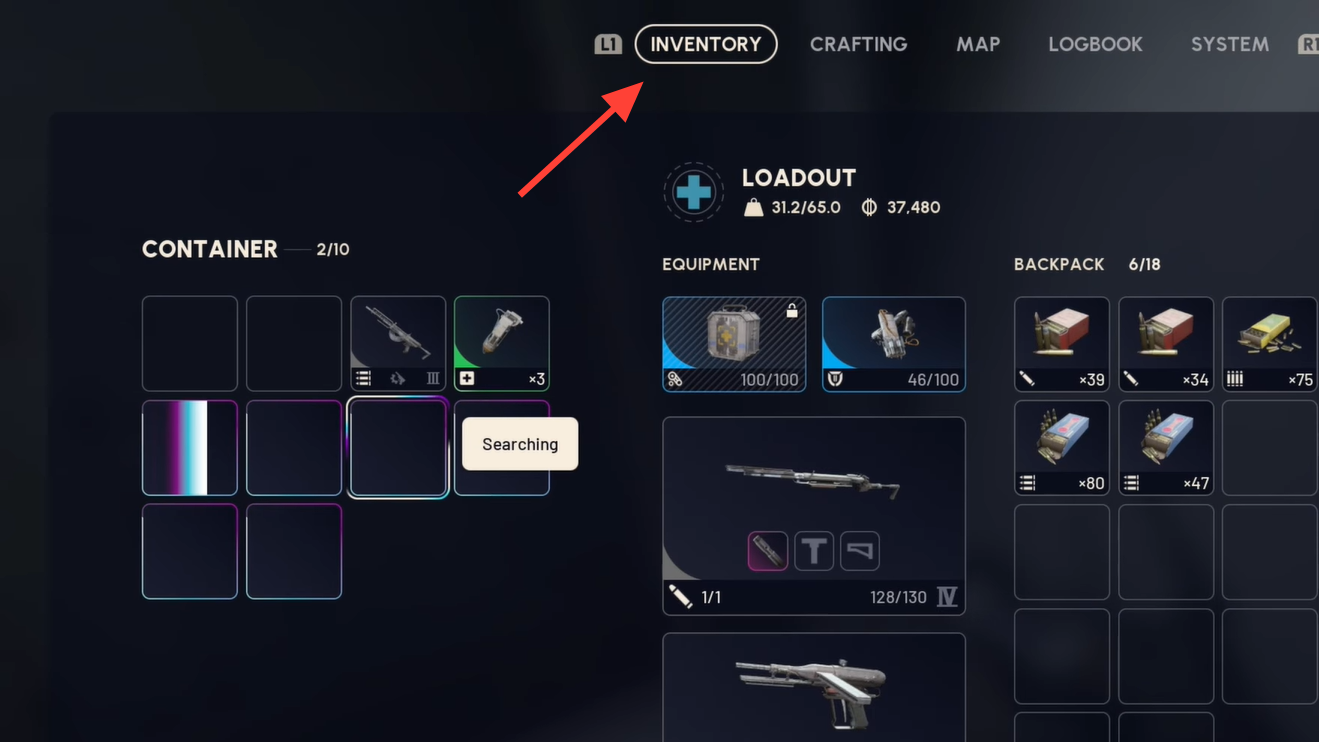
Task: Open the System tab
Action: (x=1229, y=44)
